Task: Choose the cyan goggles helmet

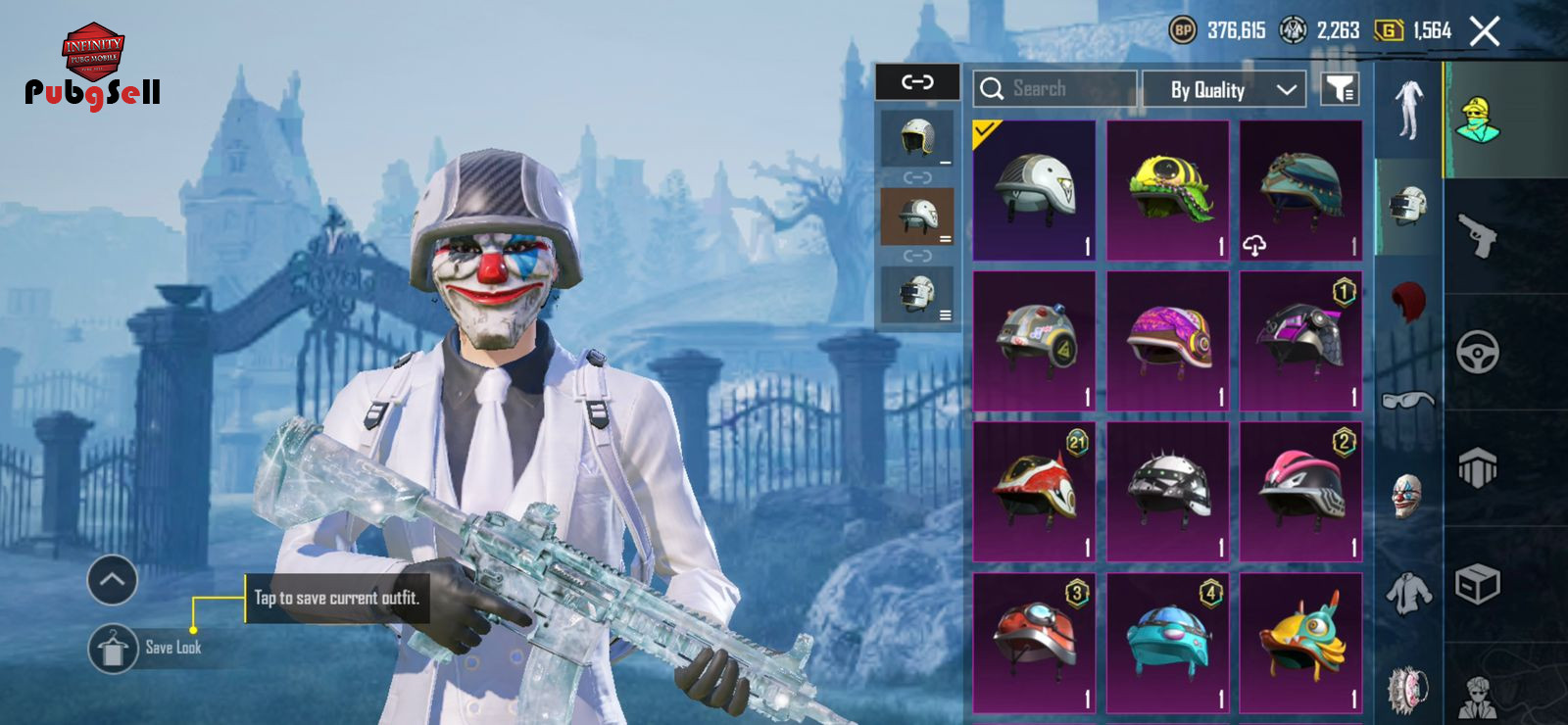Action: click(1167, 643)
